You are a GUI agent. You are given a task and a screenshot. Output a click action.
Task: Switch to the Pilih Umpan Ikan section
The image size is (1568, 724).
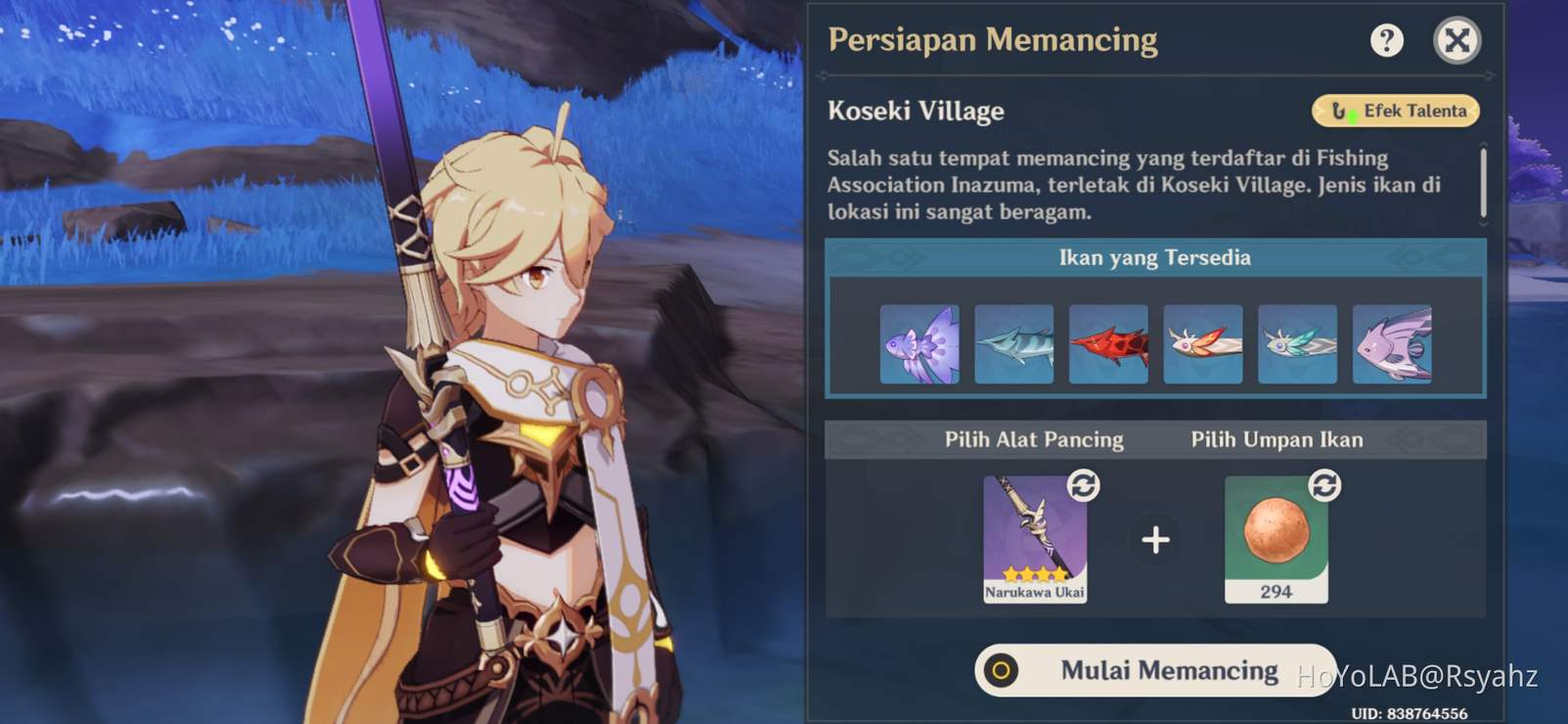(x=1277, y=439)
